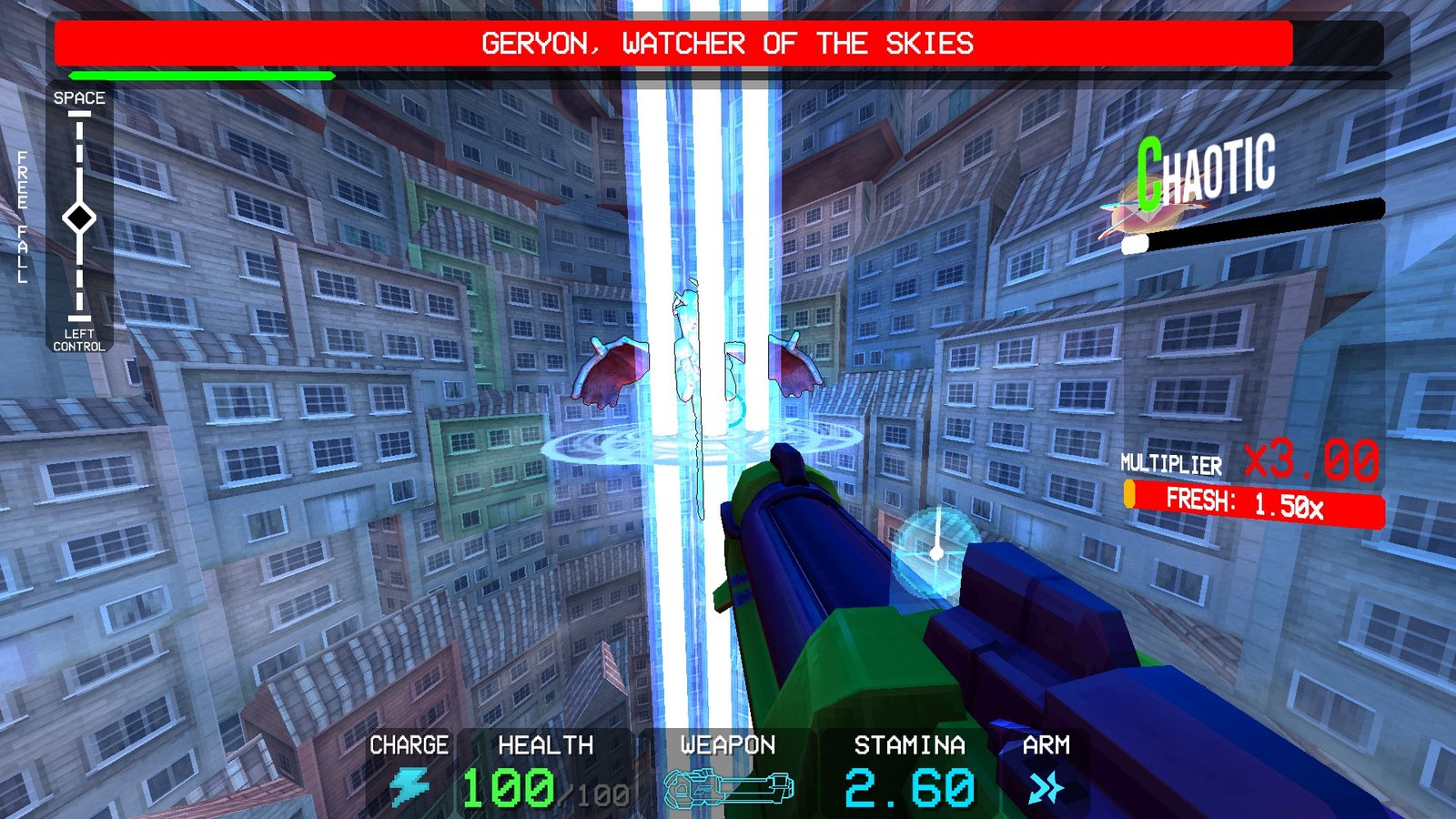Expand the MULTIPLIER x3.00 readout
This screenshot has width=1456, height=819.
tap(1256, 462)
